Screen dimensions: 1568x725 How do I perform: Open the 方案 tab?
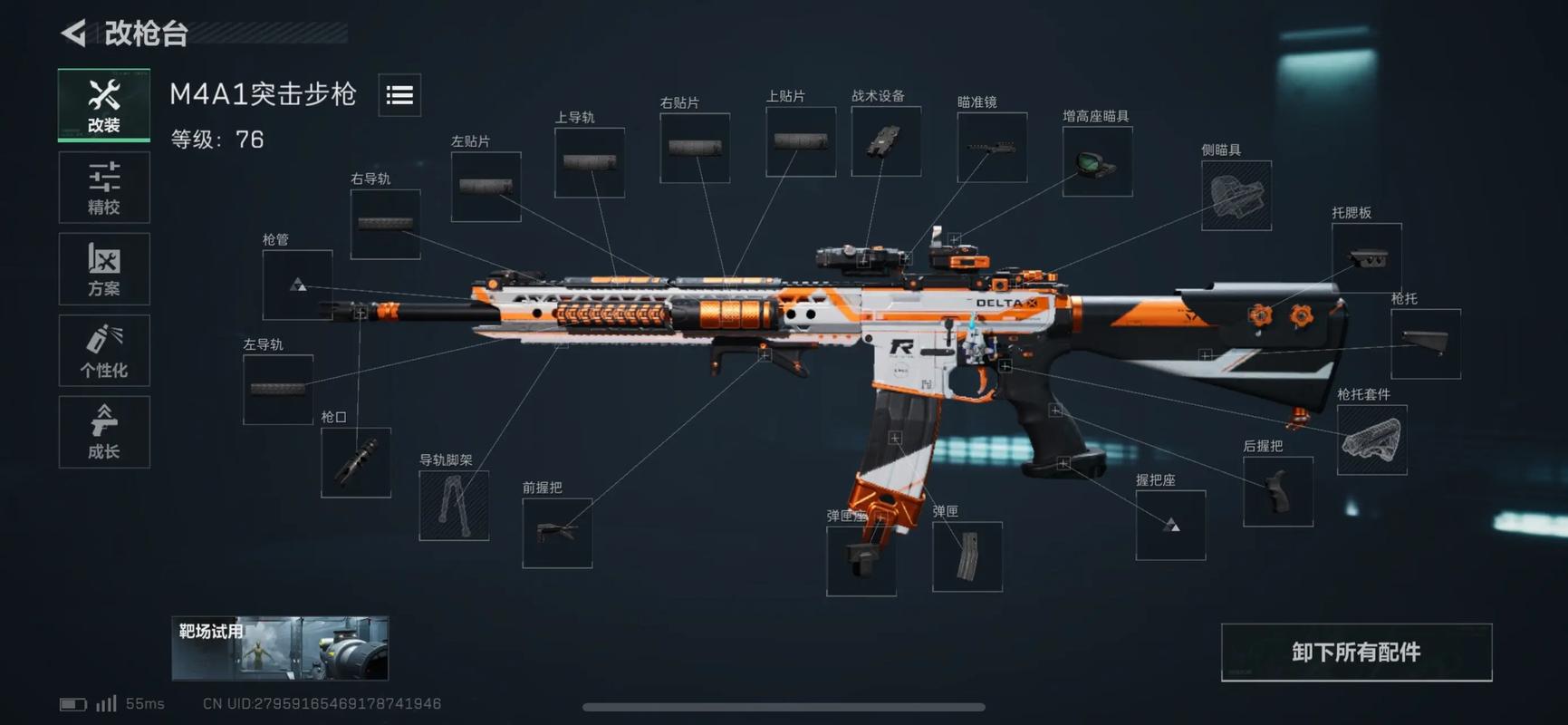pos(104,269)
